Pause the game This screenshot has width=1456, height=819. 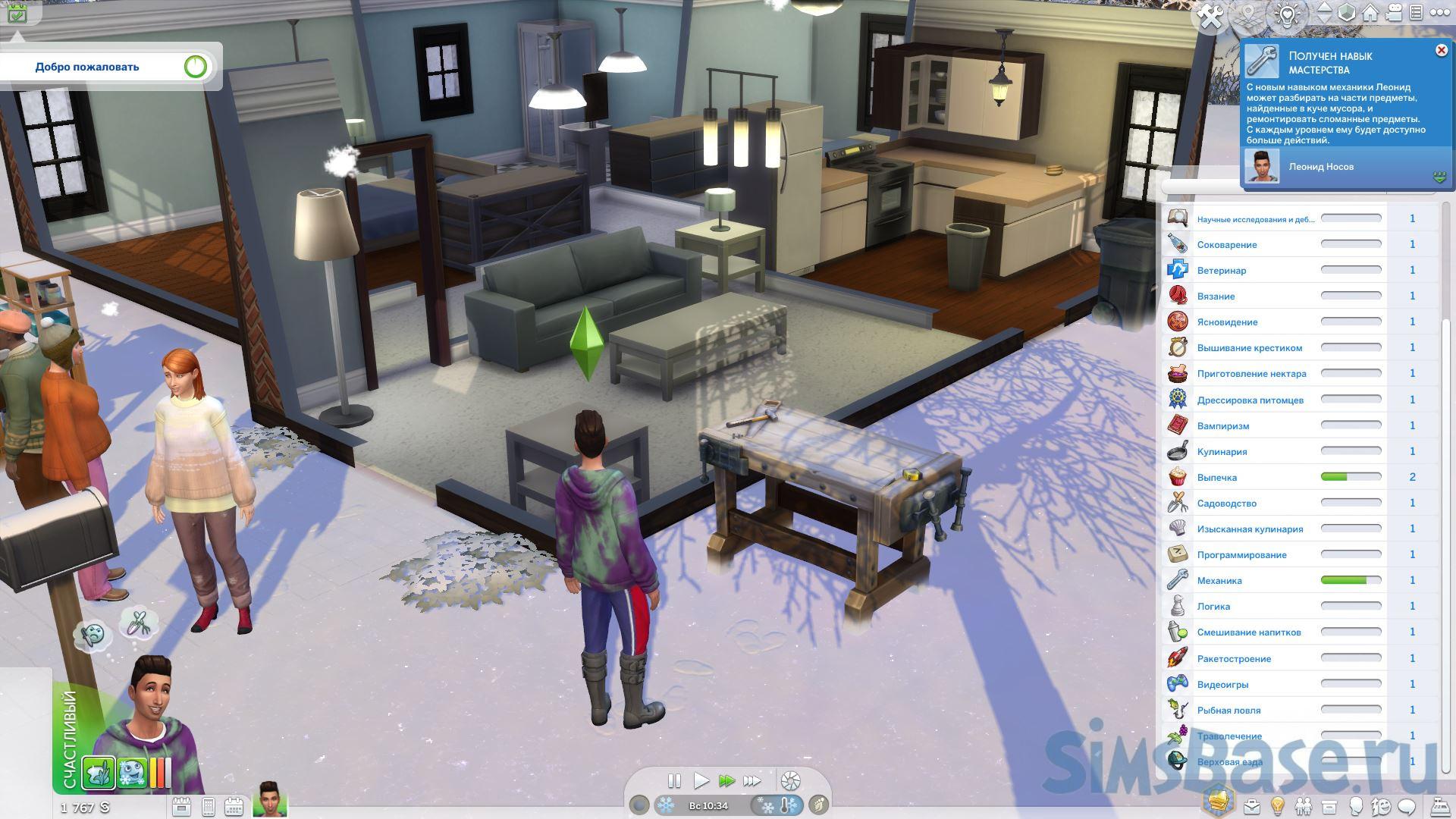673,780
